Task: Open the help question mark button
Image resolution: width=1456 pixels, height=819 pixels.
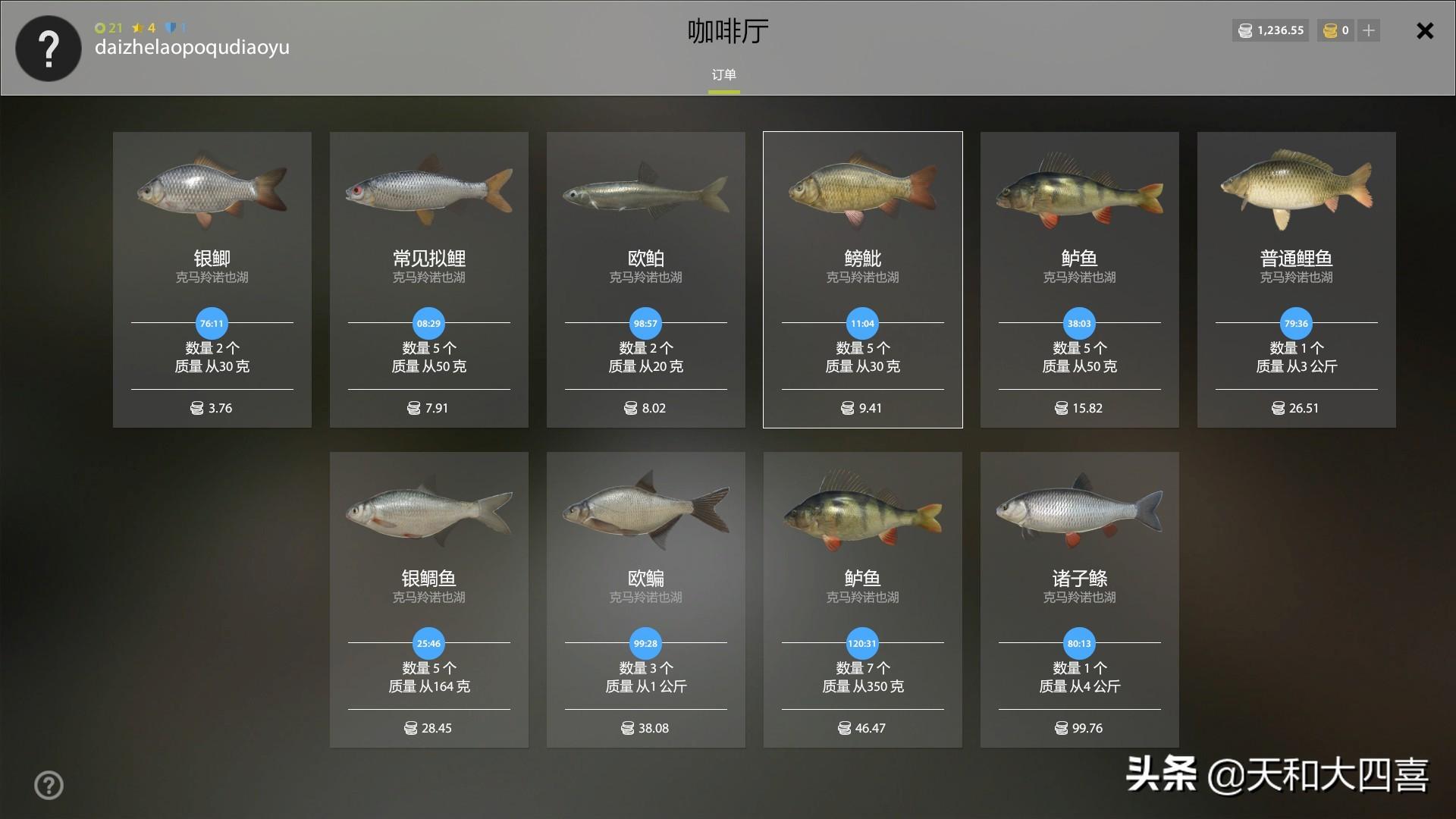Action: 49,785
